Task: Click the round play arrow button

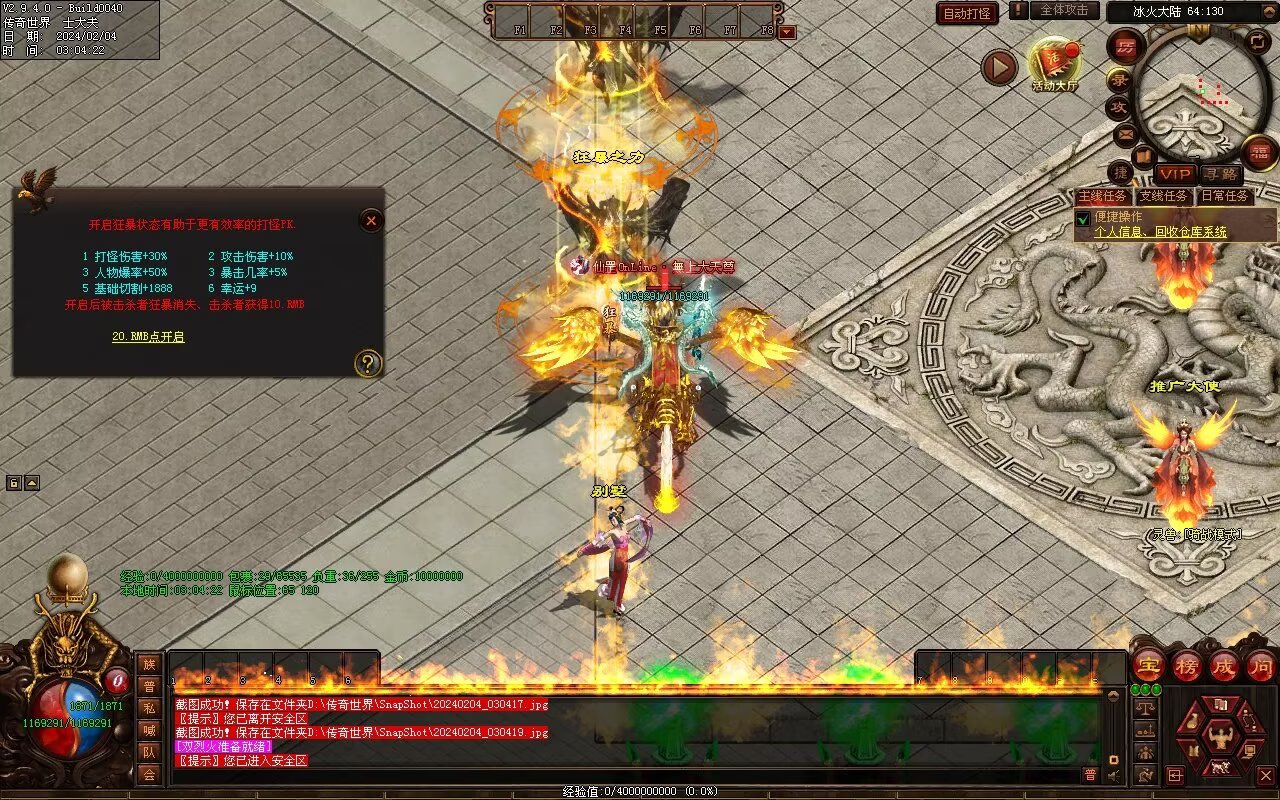Action: 999,68
